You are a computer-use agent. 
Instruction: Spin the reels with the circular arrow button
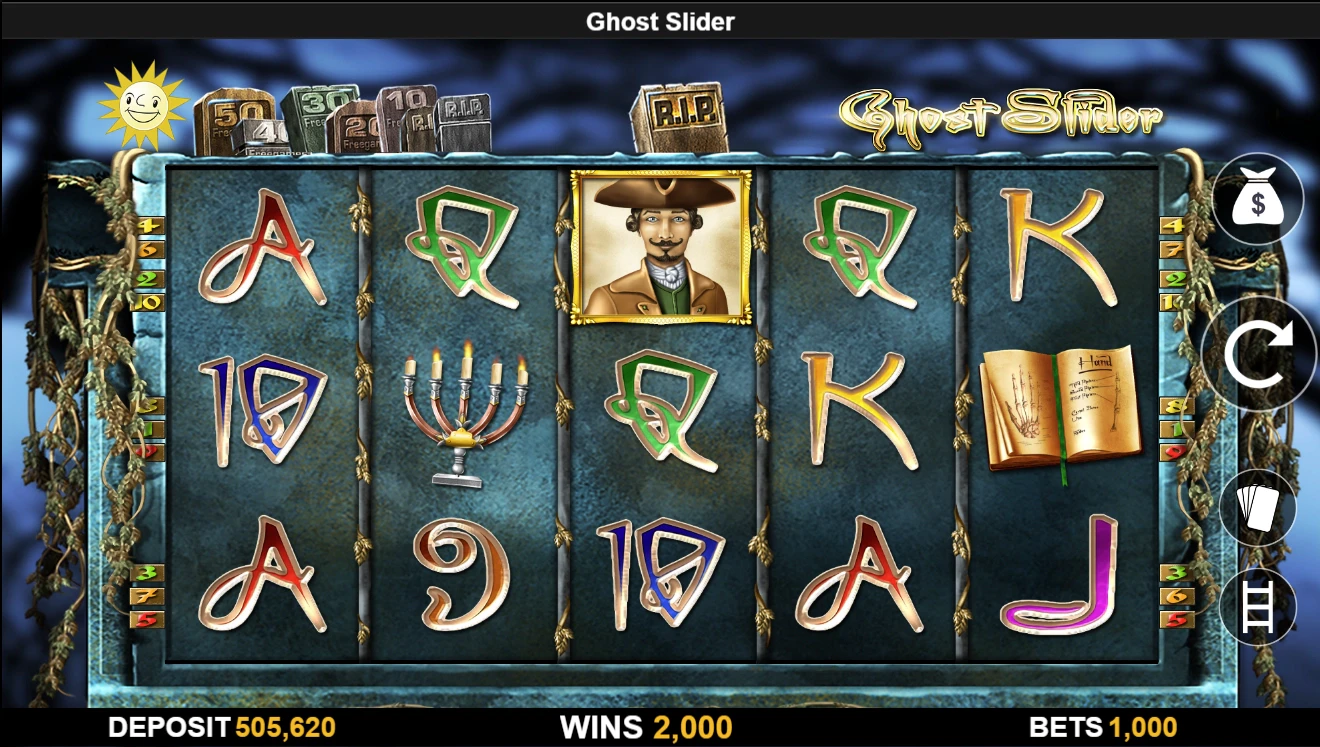click(1258, 355)
